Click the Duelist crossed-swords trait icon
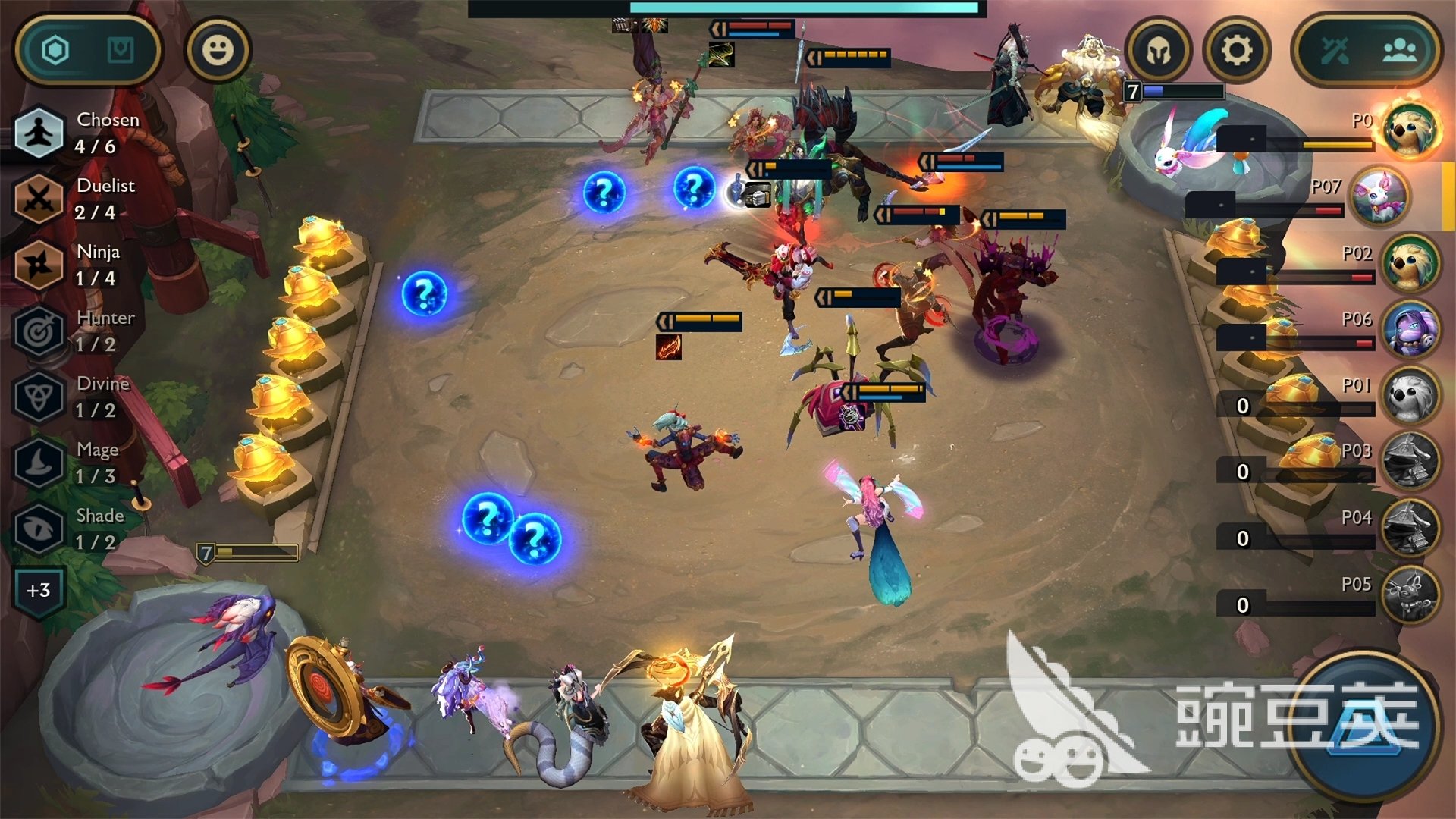The width and height of the screenshot is (1456, 819). click(38, 197)
